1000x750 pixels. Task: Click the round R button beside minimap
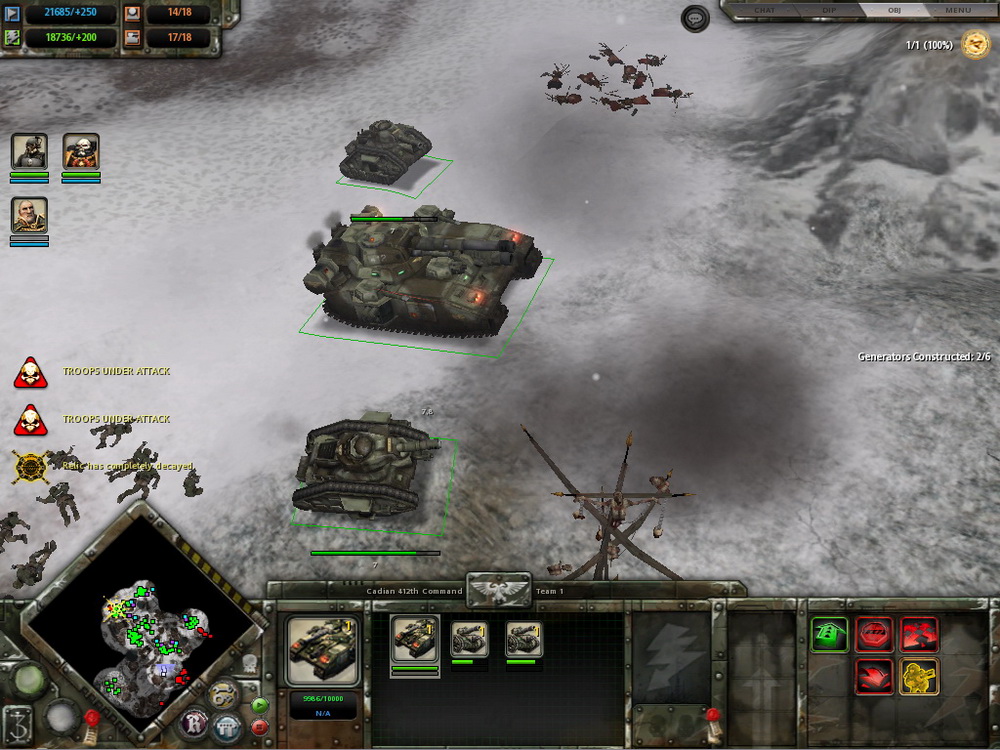(x=193, y=723)
